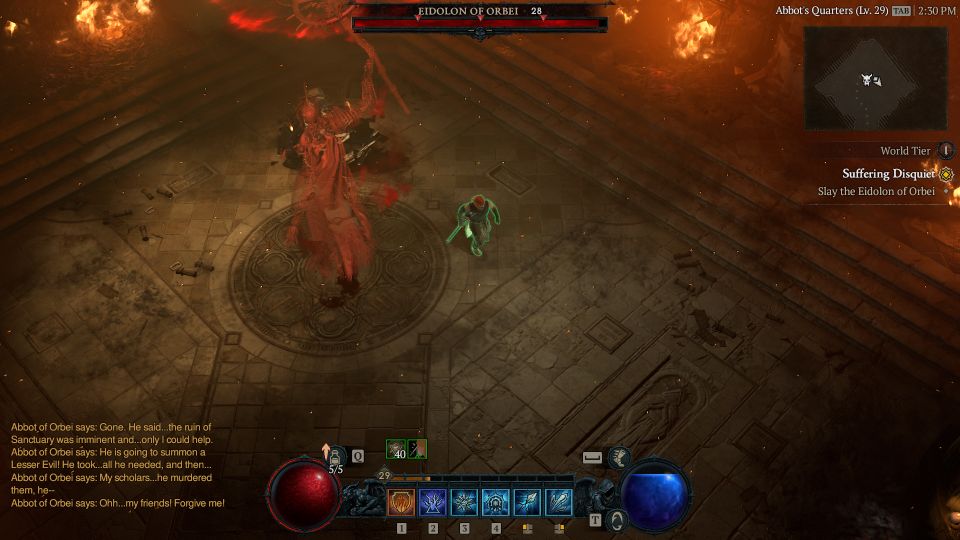Cast the skill in hotbar slot 2
This screenshot has width=960, height=540.
point(433,502)
